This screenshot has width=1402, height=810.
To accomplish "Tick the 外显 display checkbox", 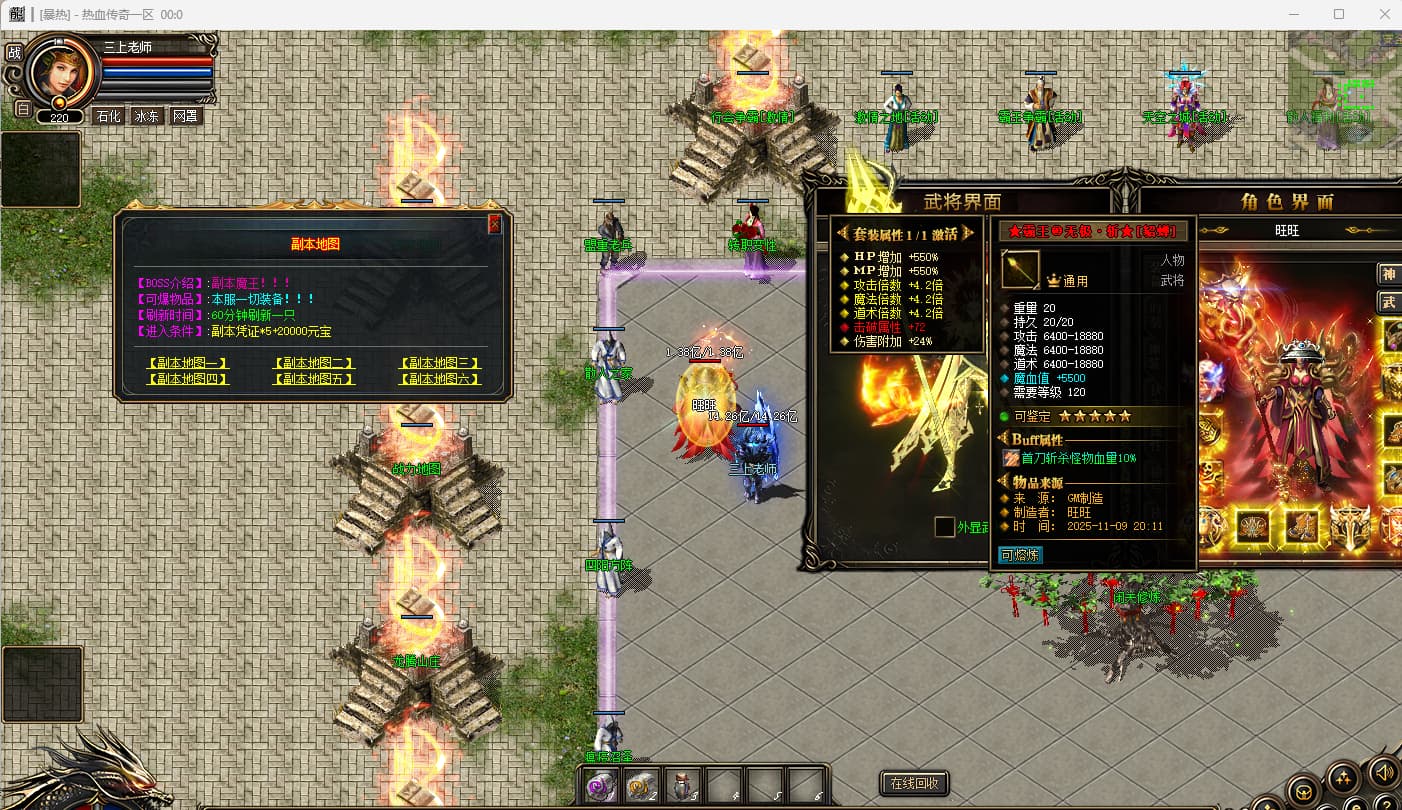I will (x=944, y=527).
